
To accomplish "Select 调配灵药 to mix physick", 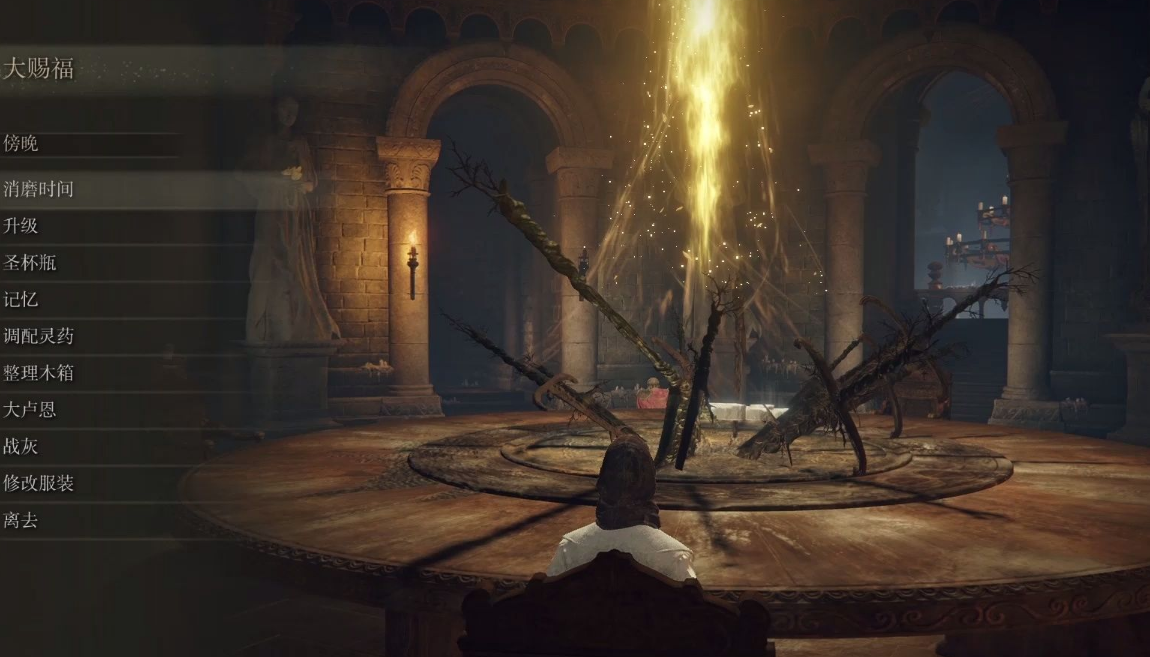I will (39, 336).
